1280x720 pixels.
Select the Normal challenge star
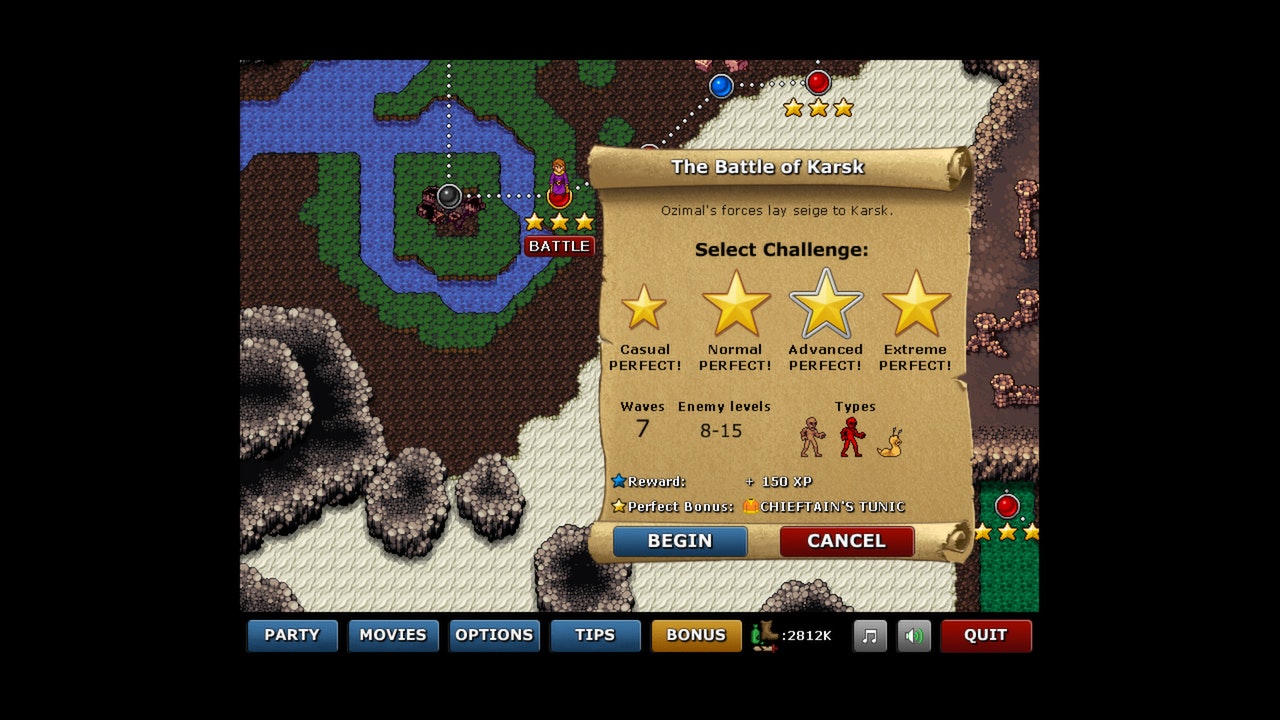click(735, 305)
